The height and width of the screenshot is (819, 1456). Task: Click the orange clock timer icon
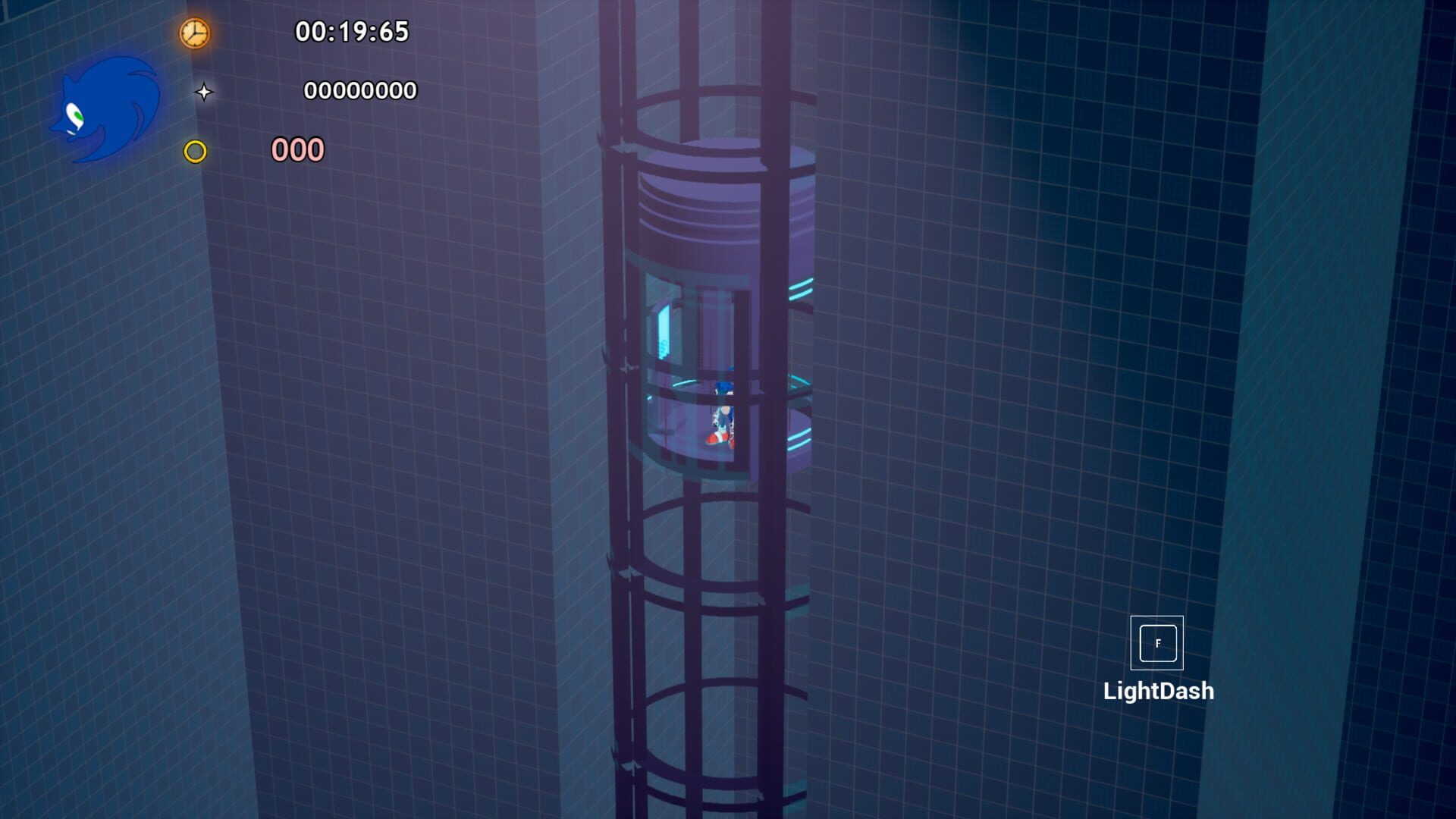click(193, 33)
